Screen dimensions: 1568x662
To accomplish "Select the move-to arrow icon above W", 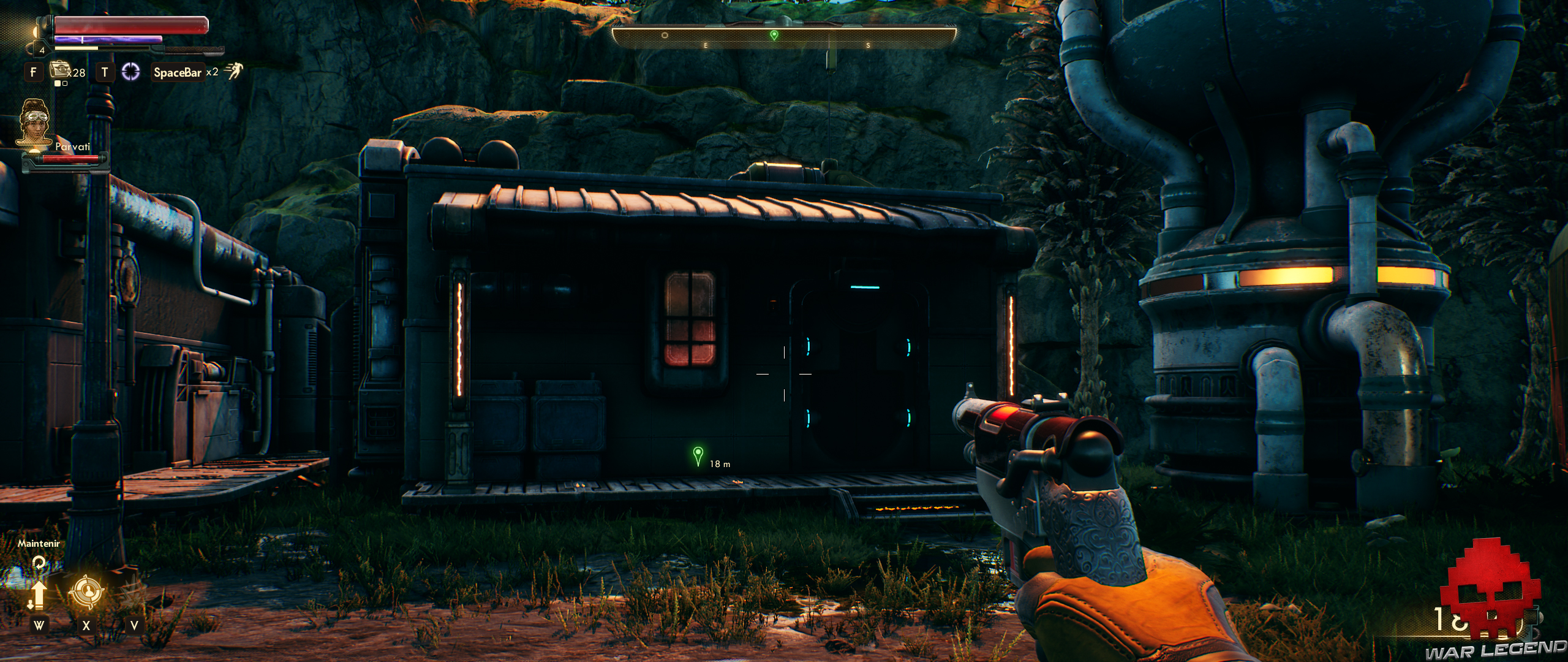I will coord(39,594).
